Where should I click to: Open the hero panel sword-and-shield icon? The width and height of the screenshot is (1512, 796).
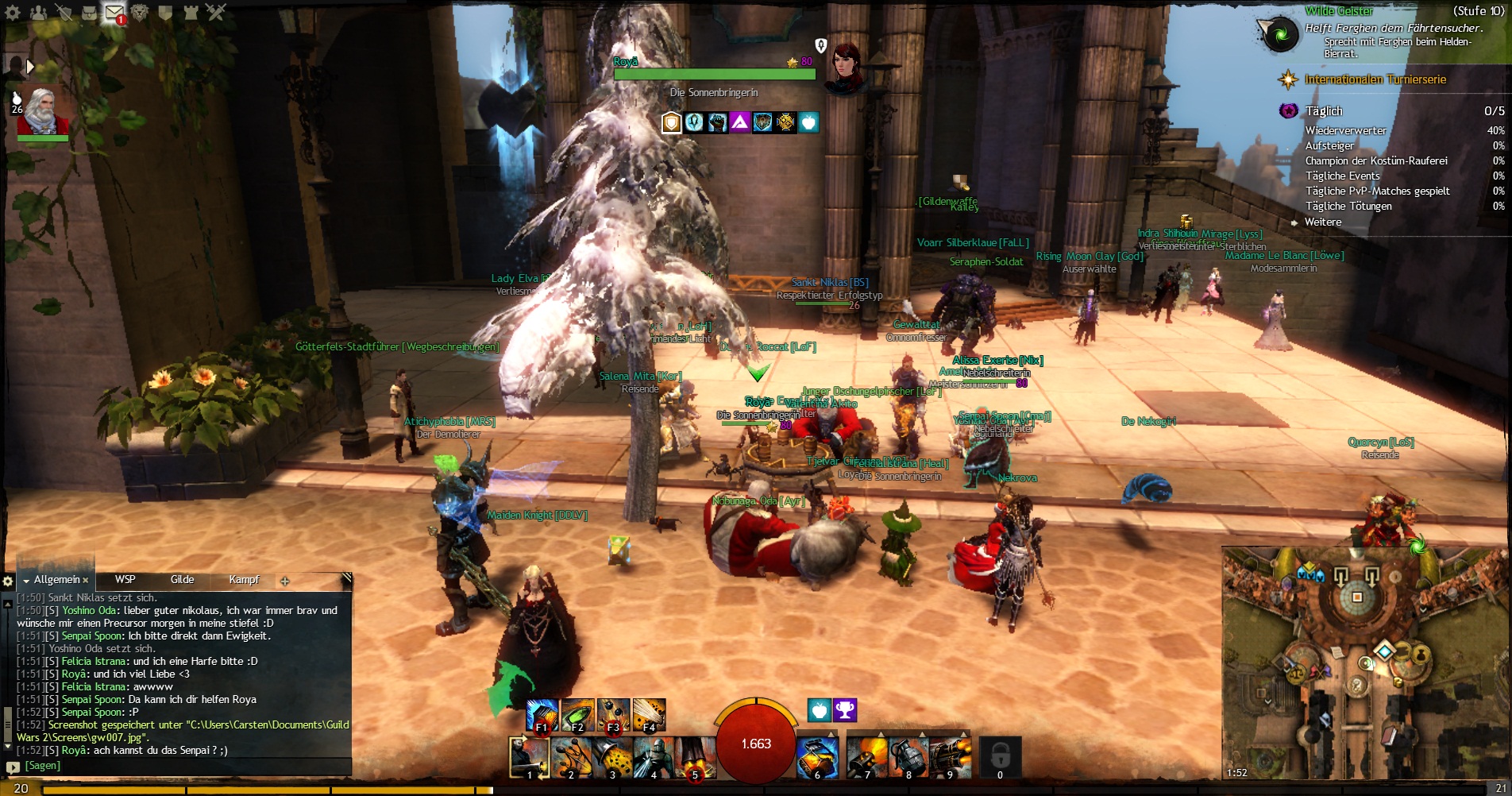coord(64,13)
